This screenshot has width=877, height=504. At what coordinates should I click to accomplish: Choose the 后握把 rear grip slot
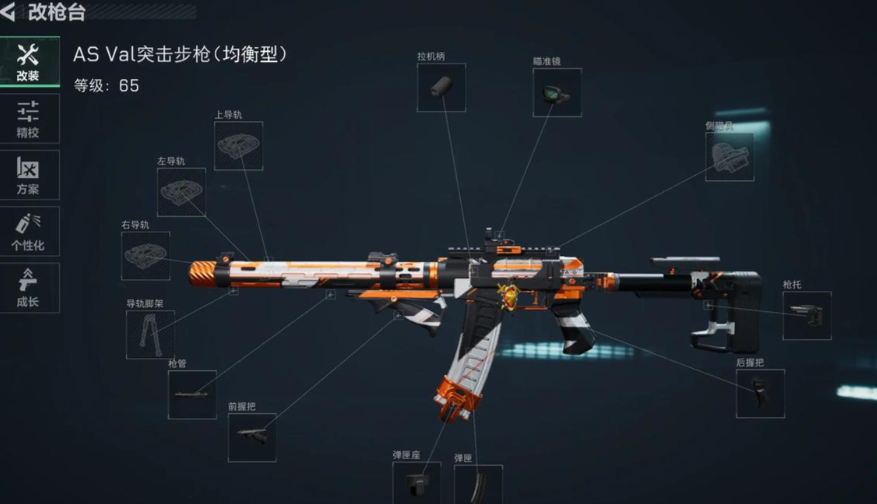point(760,393)
